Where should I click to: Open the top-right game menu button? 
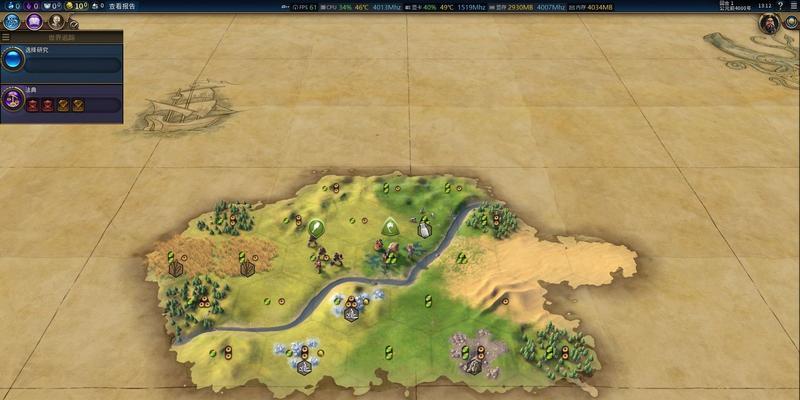coord(793,6)
